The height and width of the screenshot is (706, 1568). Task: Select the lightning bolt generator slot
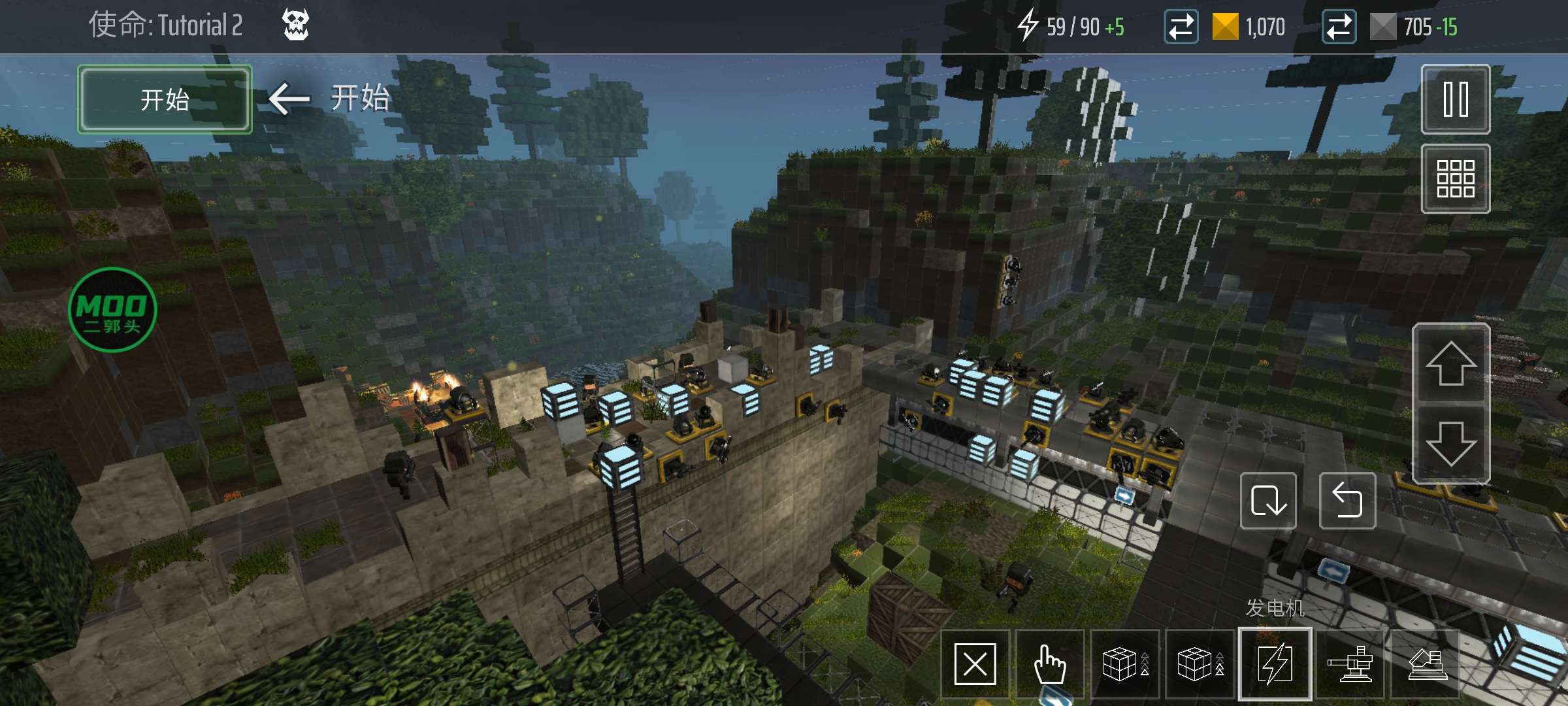[x=1275, y=664]
